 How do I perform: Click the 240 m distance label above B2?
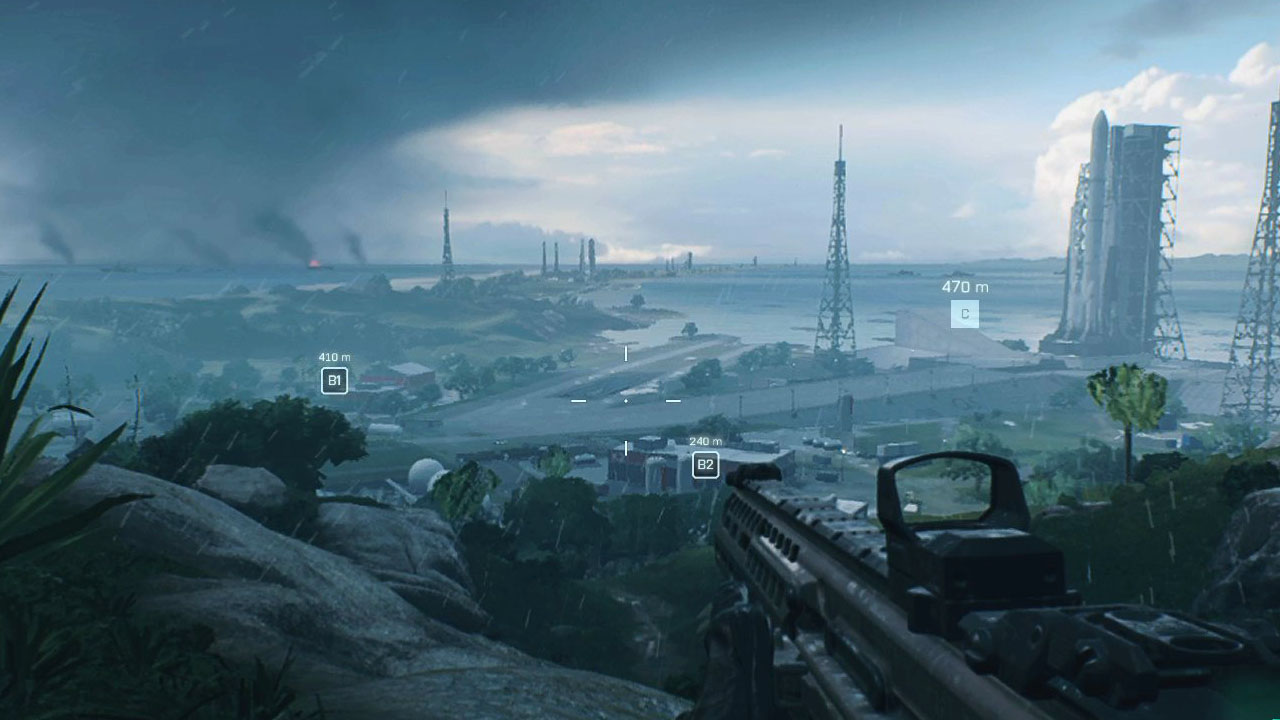point(707,440)
